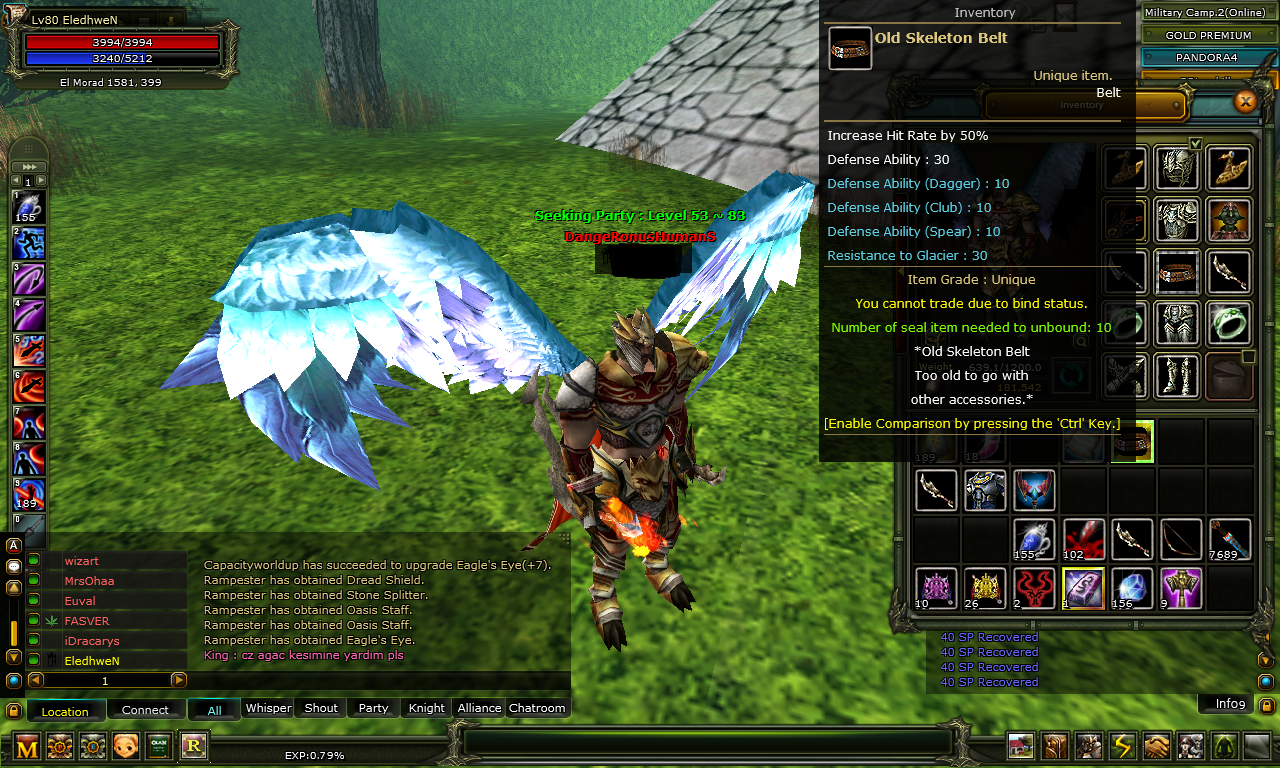The width and height of the screenshot is (1280, 768).
Task: Open the backpack inventory icon
Action: (x=1055, y=746)
